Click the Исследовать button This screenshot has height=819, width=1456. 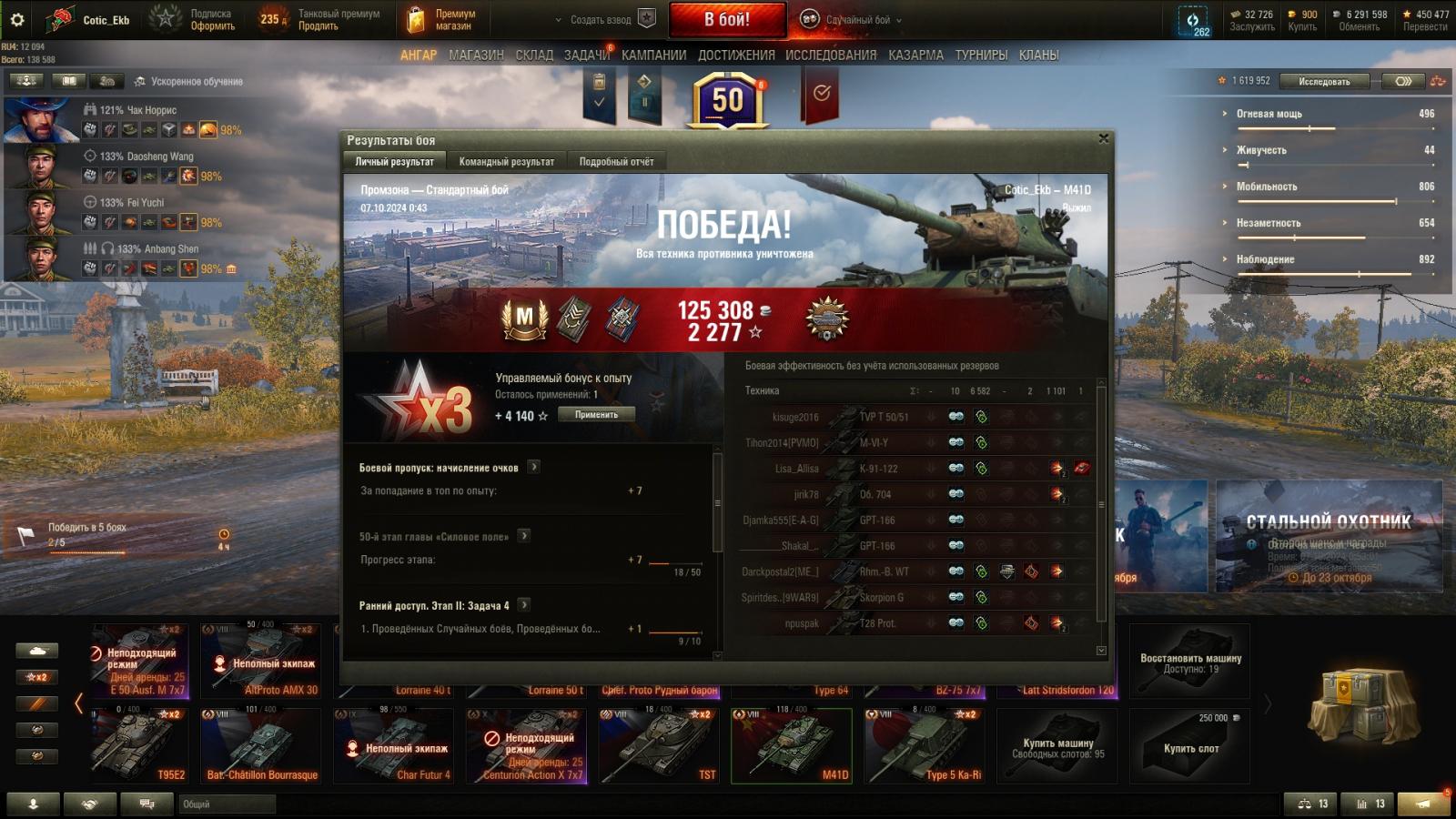pyautogui.click(x=1324, y=81)
